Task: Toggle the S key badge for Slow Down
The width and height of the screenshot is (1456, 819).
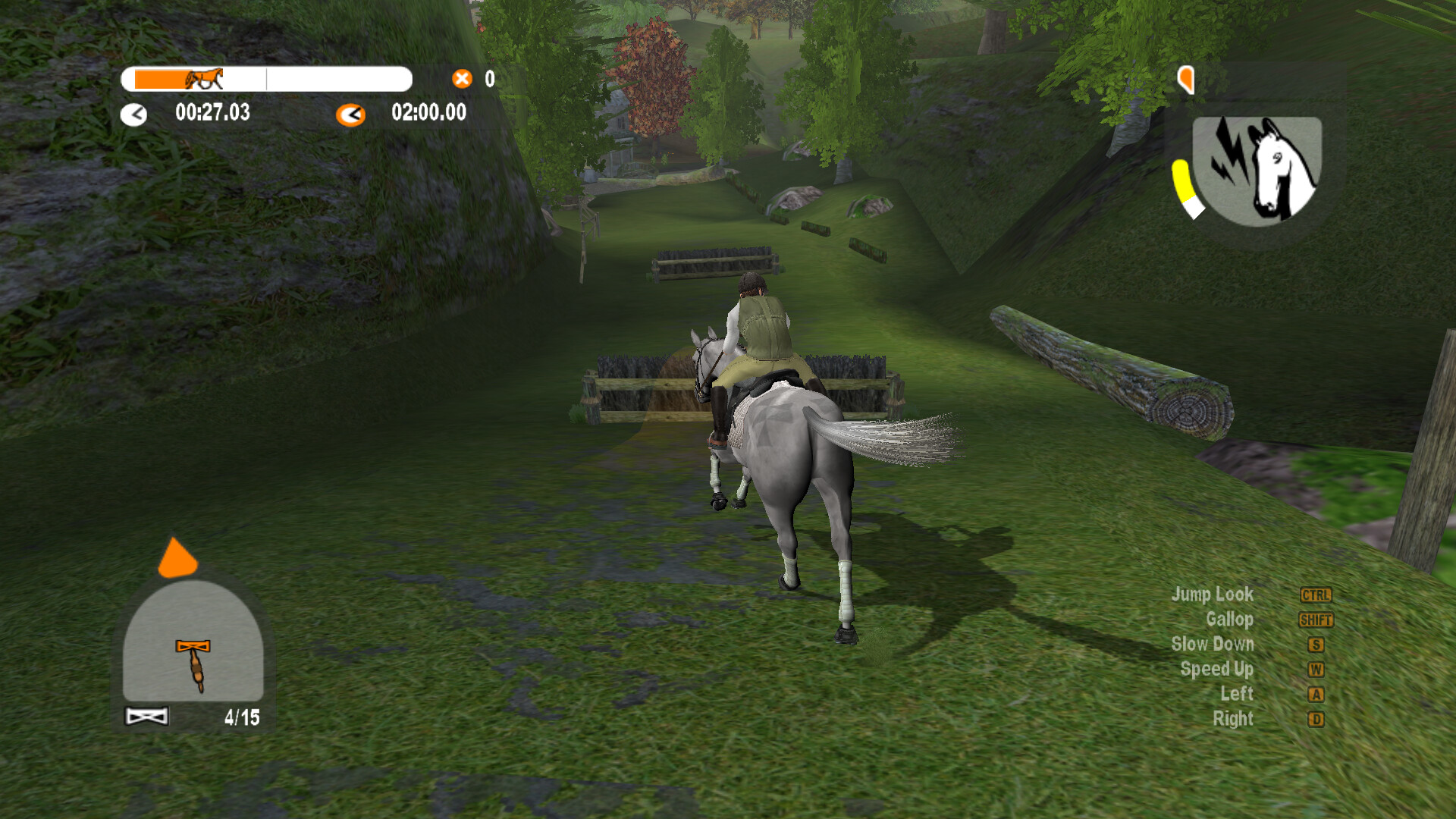Action: point(1316,645)
